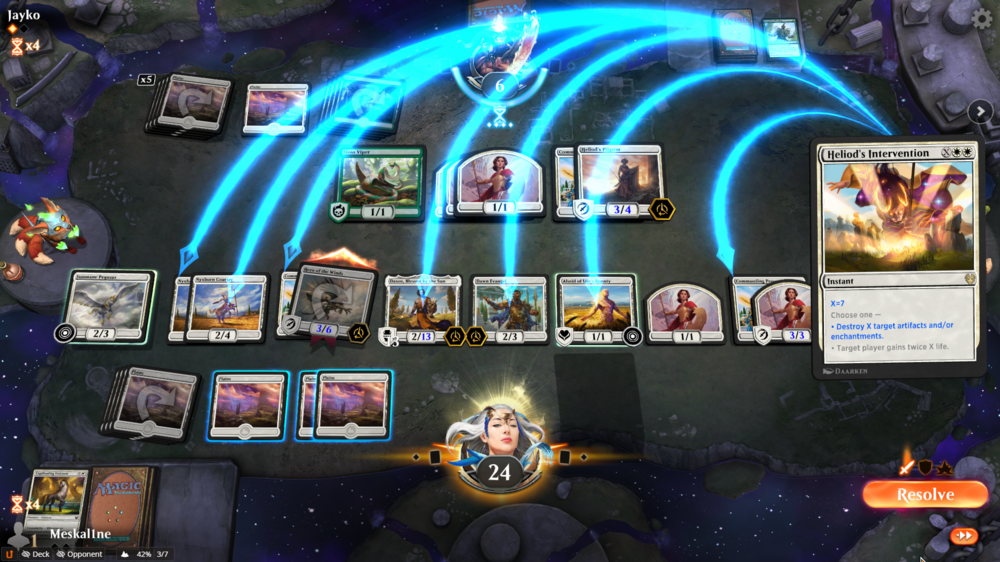Pick the Dawn Evangel 2/3 creature
This screenshot has height=562, width=1000.
(510, 308)
